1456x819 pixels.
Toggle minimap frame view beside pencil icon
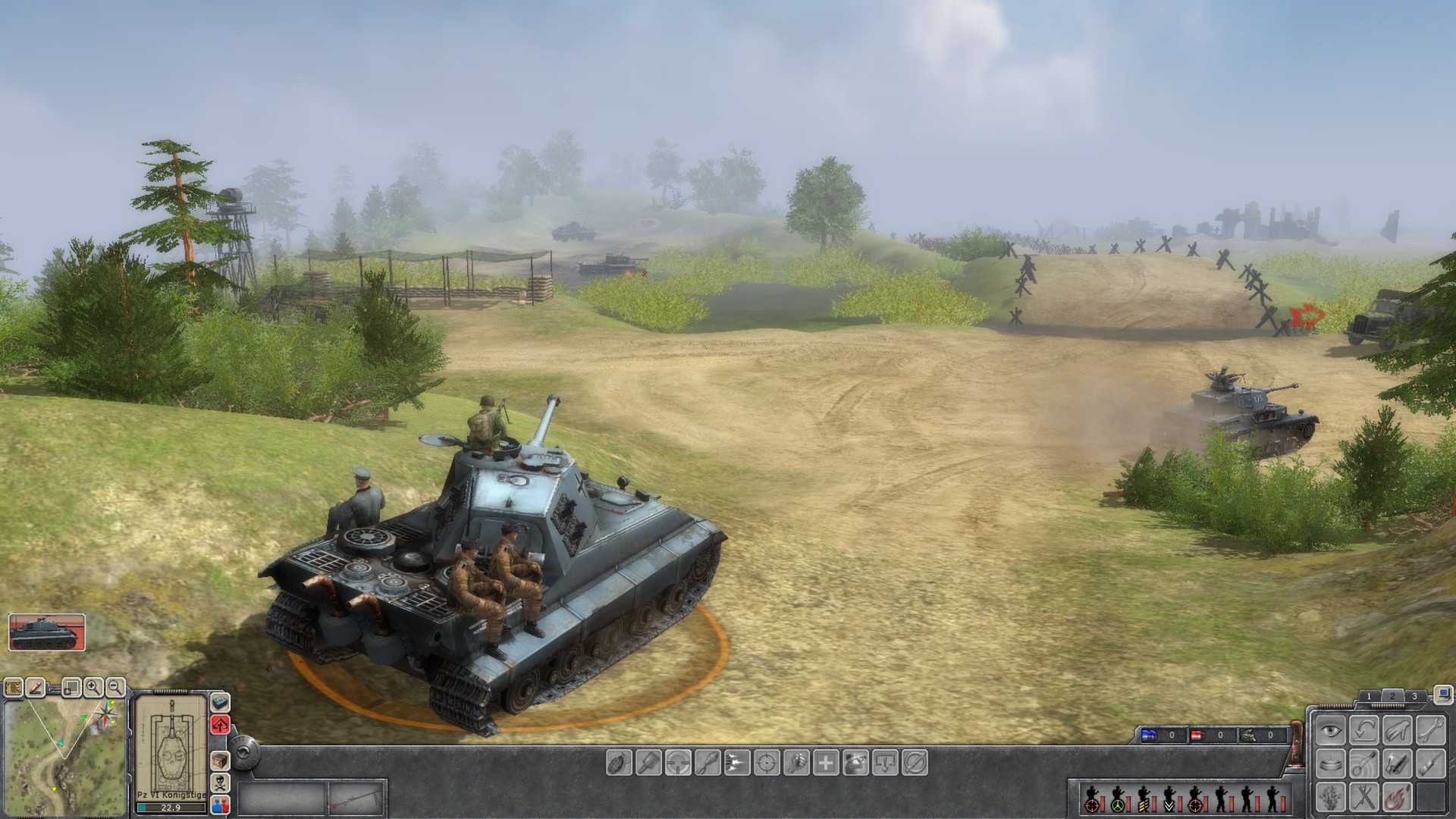point(71,688)
